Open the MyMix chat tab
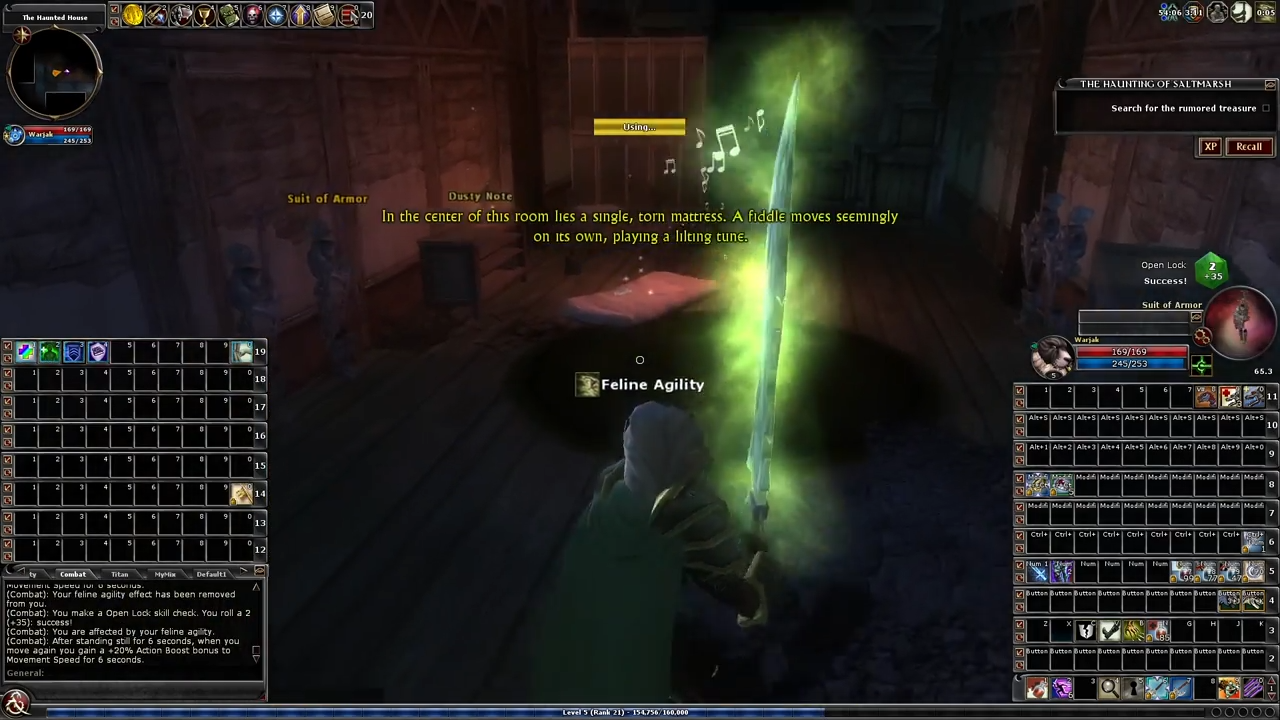 tap(165, 574)
